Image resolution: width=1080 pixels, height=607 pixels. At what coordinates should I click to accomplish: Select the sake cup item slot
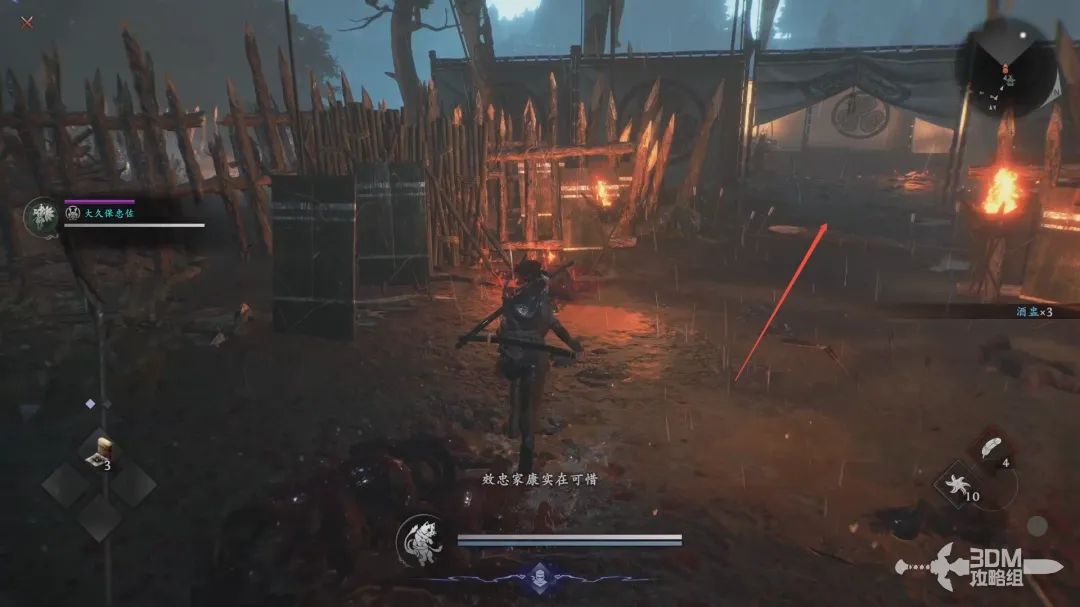[98, 452]
